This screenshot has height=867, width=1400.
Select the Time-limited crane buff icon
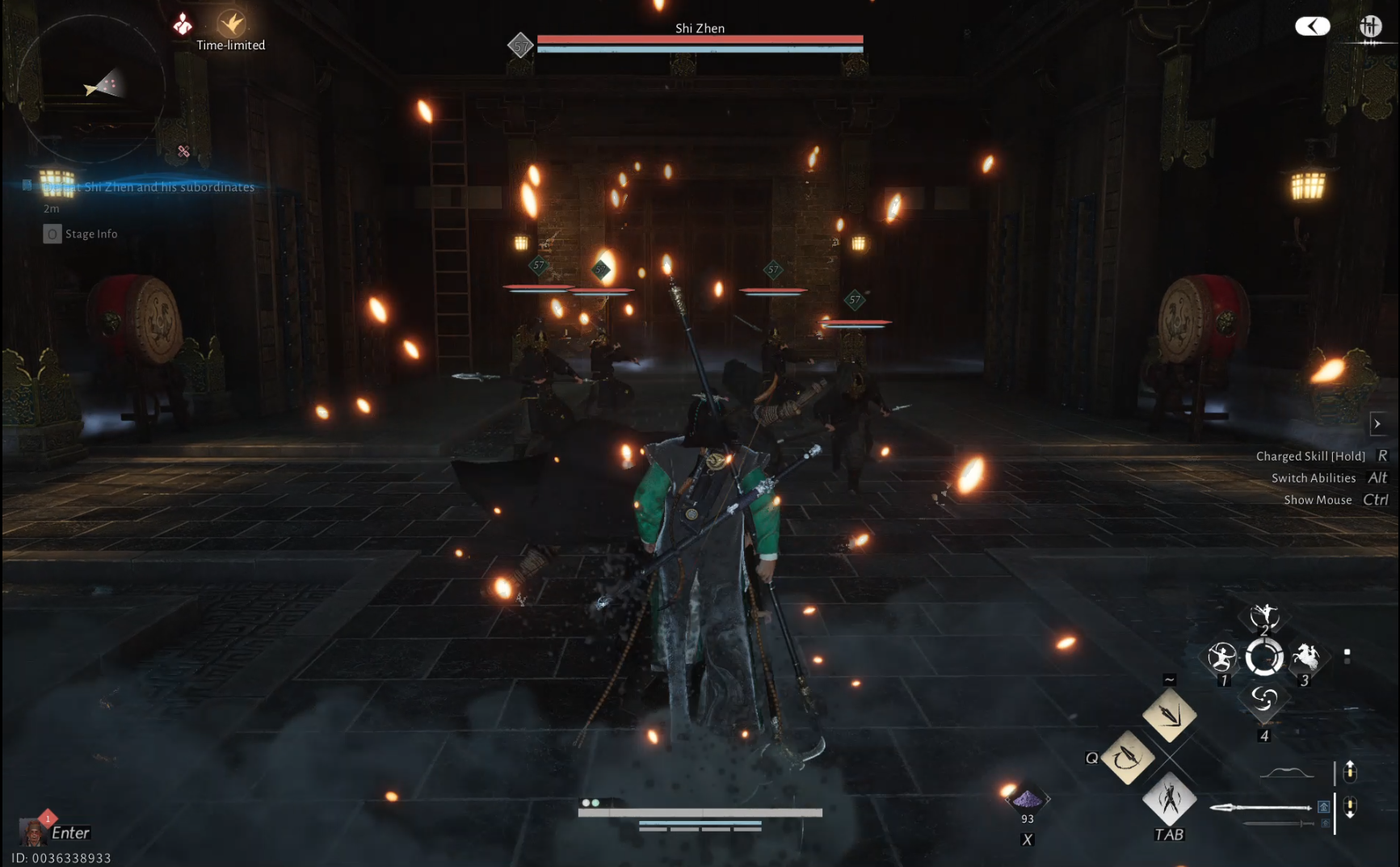(x=232, y=23)
